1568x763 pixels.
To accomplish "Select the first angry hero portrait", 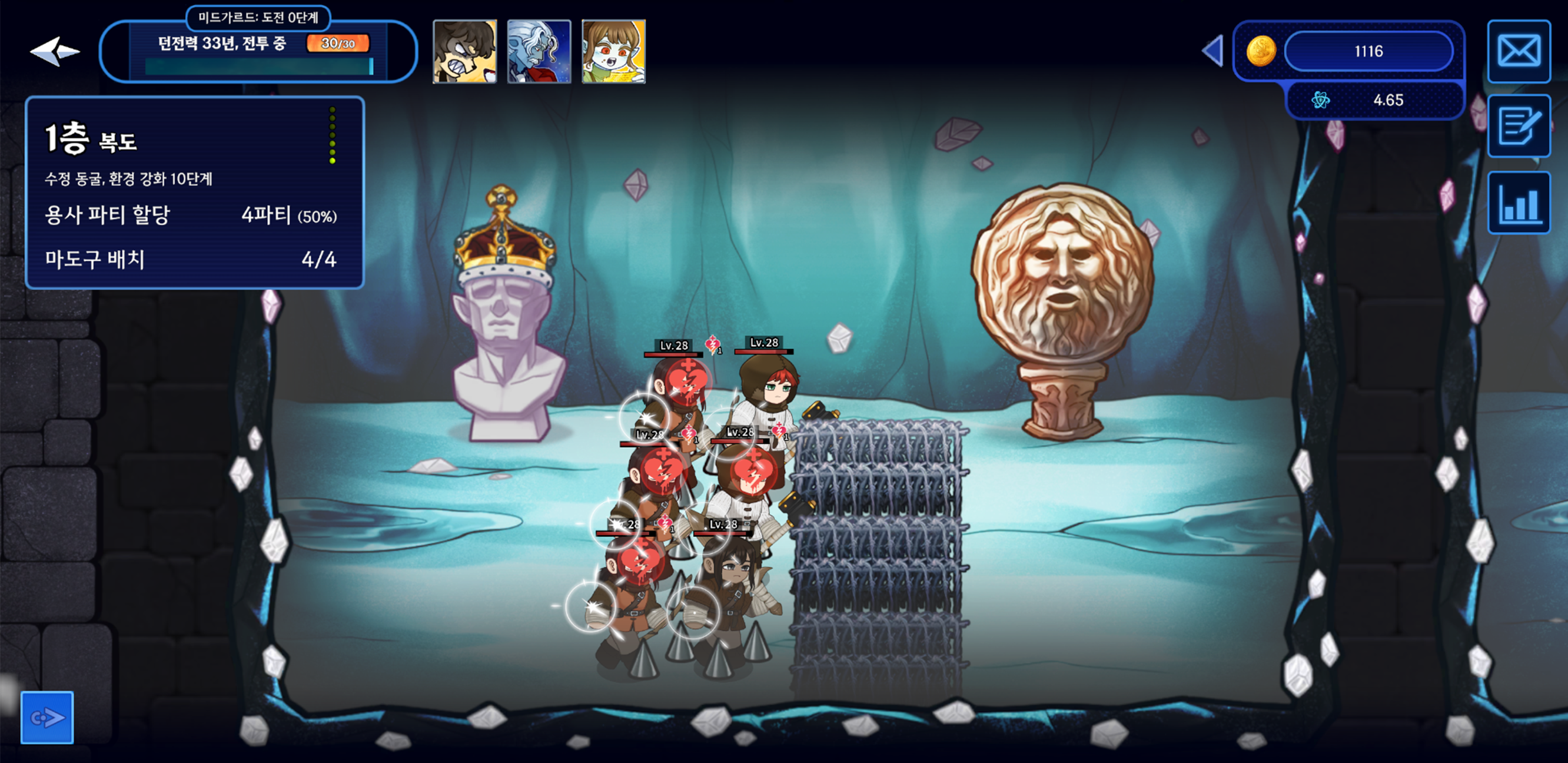I will pos(464,52).
